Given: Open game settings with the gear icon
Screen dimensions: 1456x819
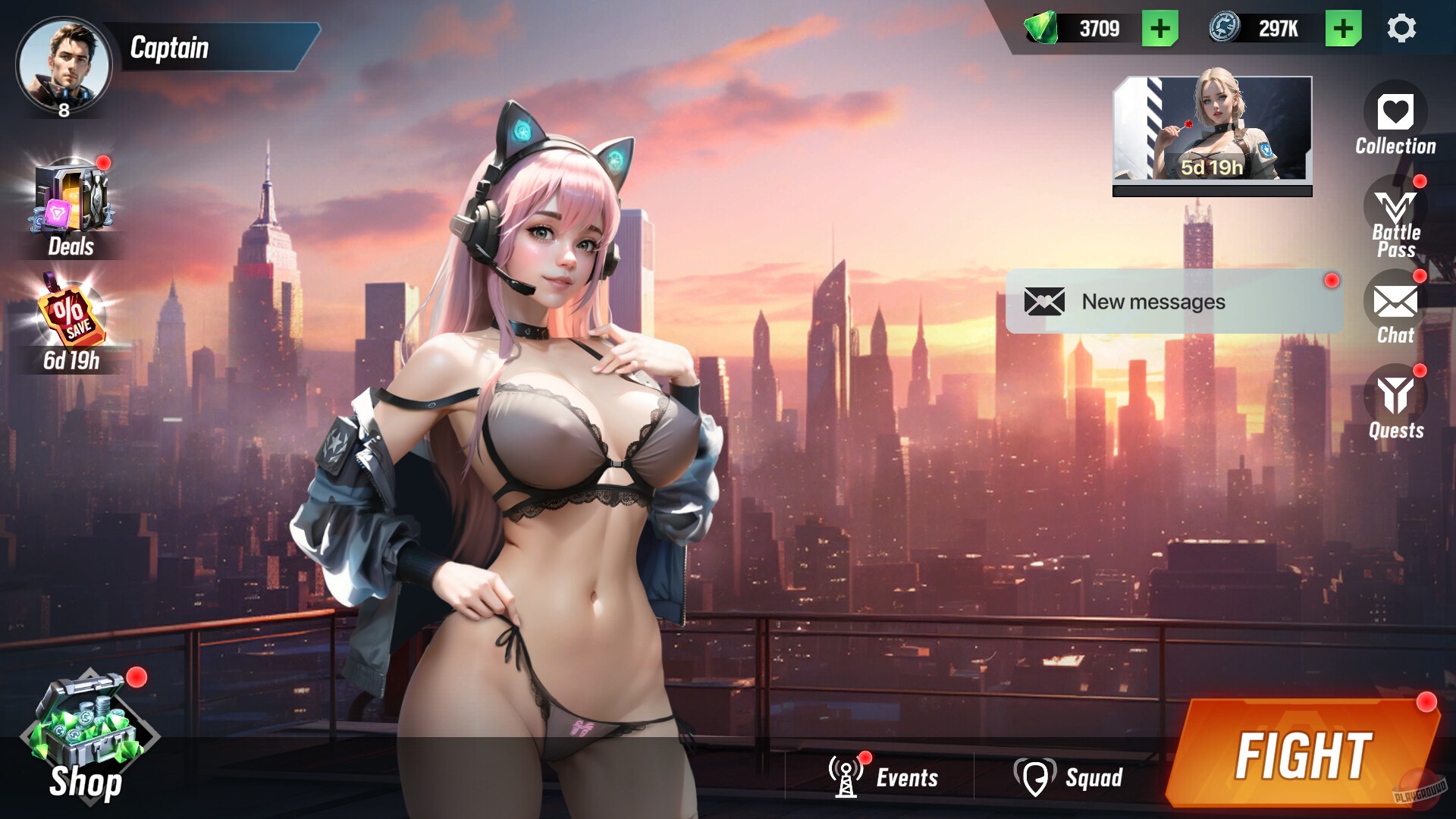Looking at the screenshot, I should [1402, 28].
